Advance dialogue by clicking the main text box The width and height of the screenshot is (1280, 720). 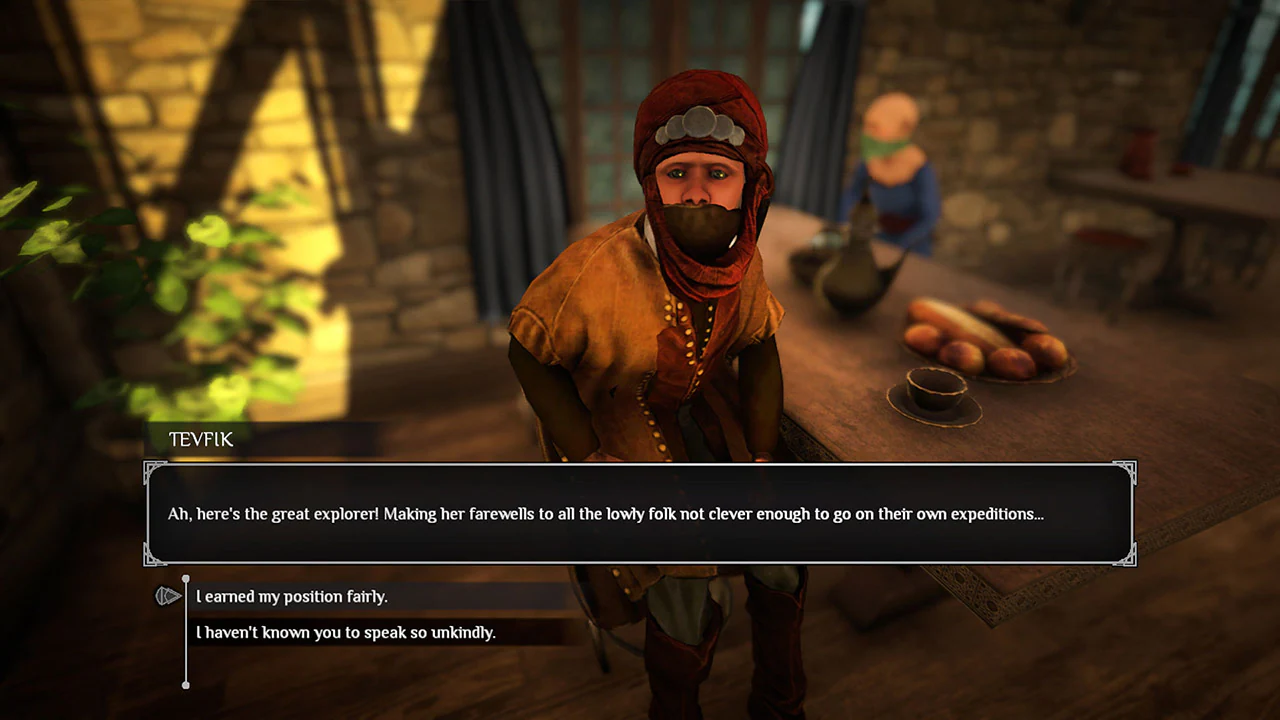click(640, 513)
